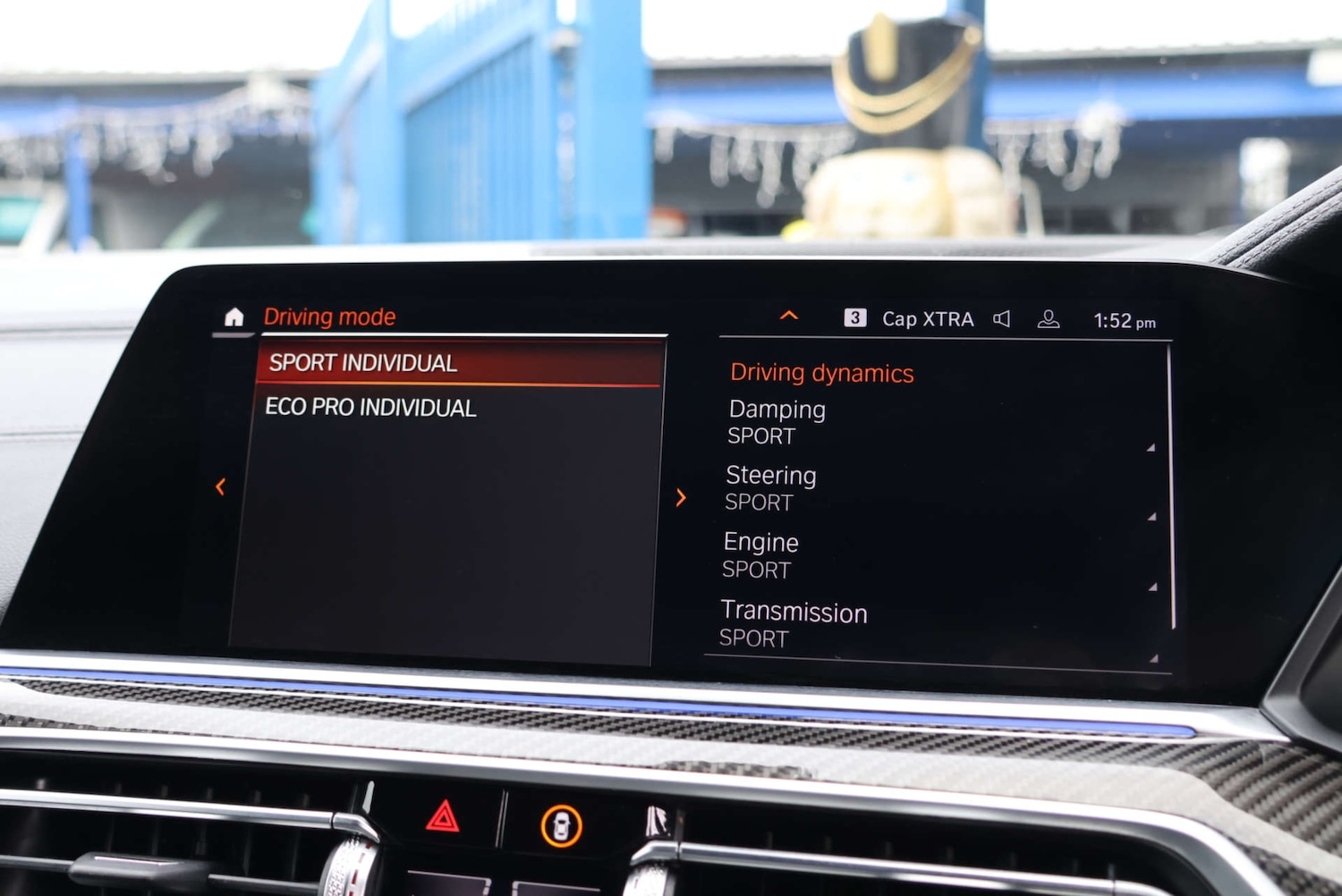Go to home screen via house icon
The height and width of the screenshot is (896, 1342).
tap(233, 317)
